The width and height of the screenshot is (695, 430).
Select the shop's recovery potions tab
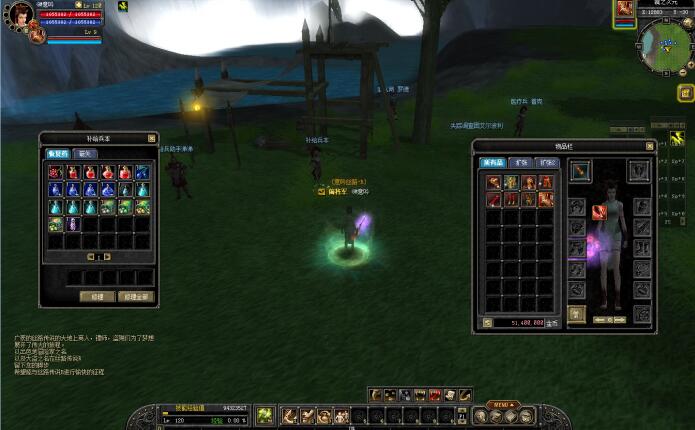coord(57,154)
